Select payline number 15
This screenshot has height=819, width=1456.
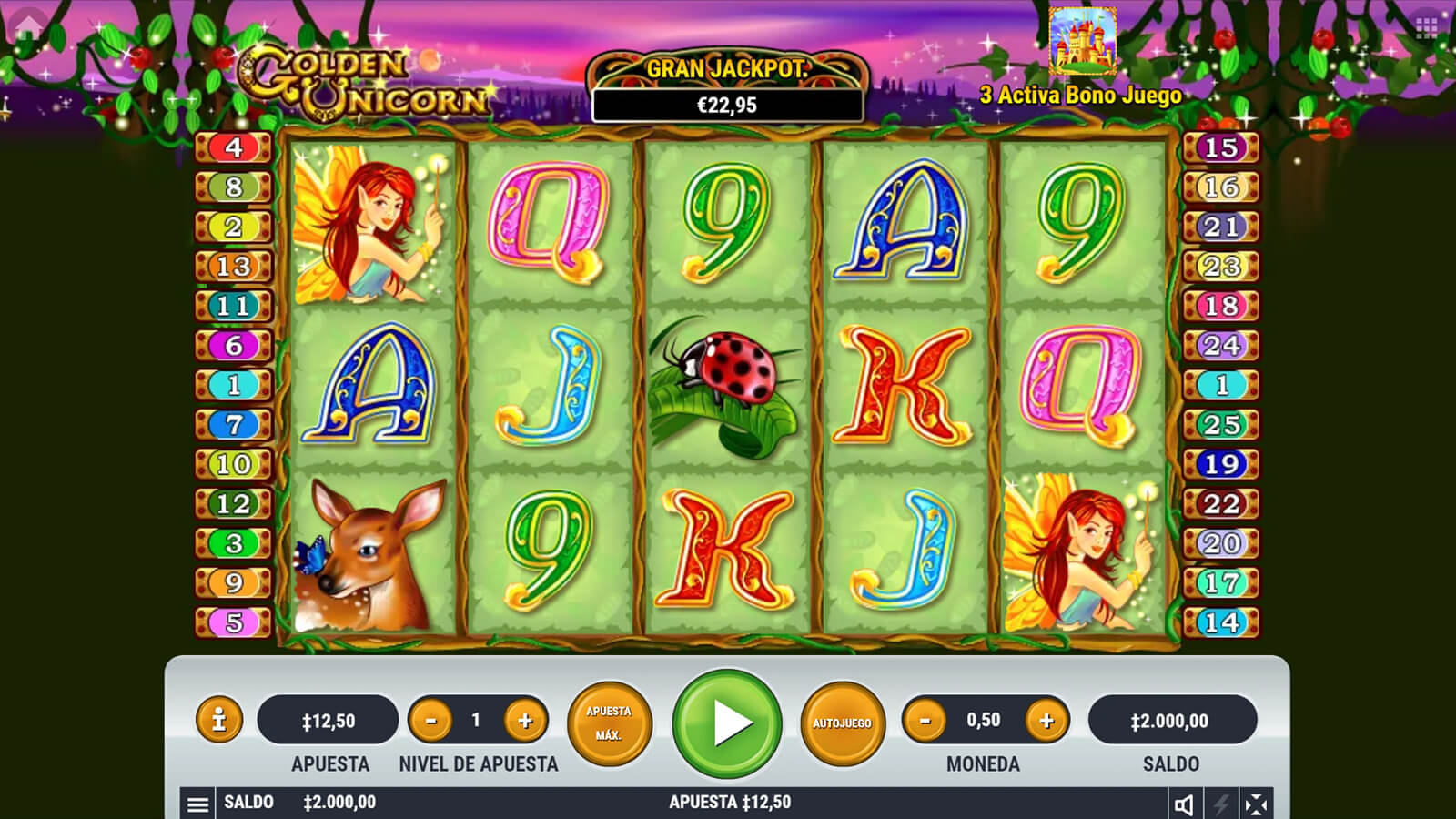point(1221,147)
